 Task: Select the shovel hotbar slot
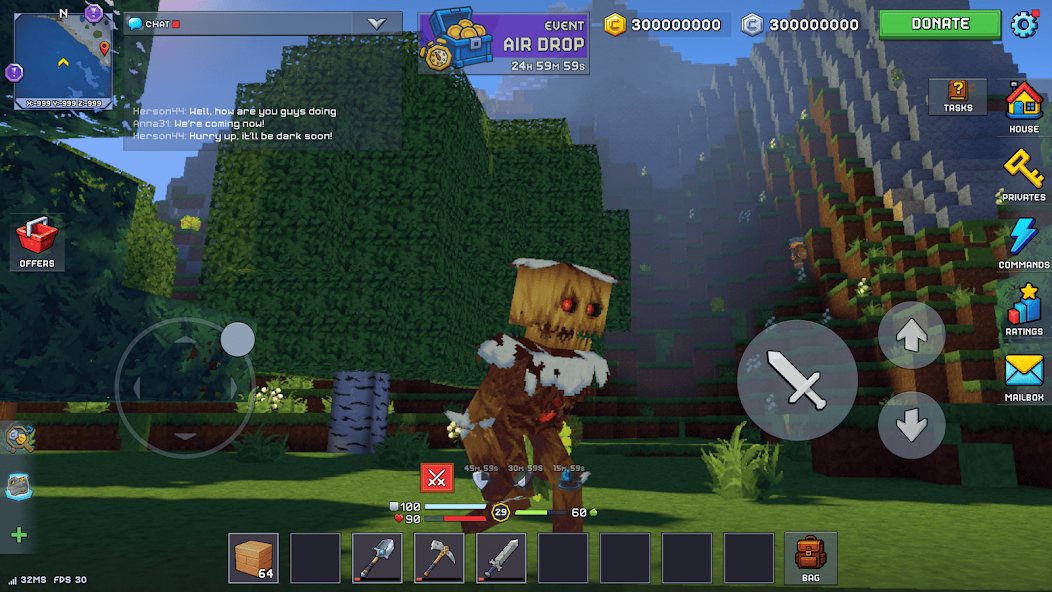[x=377, y=558]
